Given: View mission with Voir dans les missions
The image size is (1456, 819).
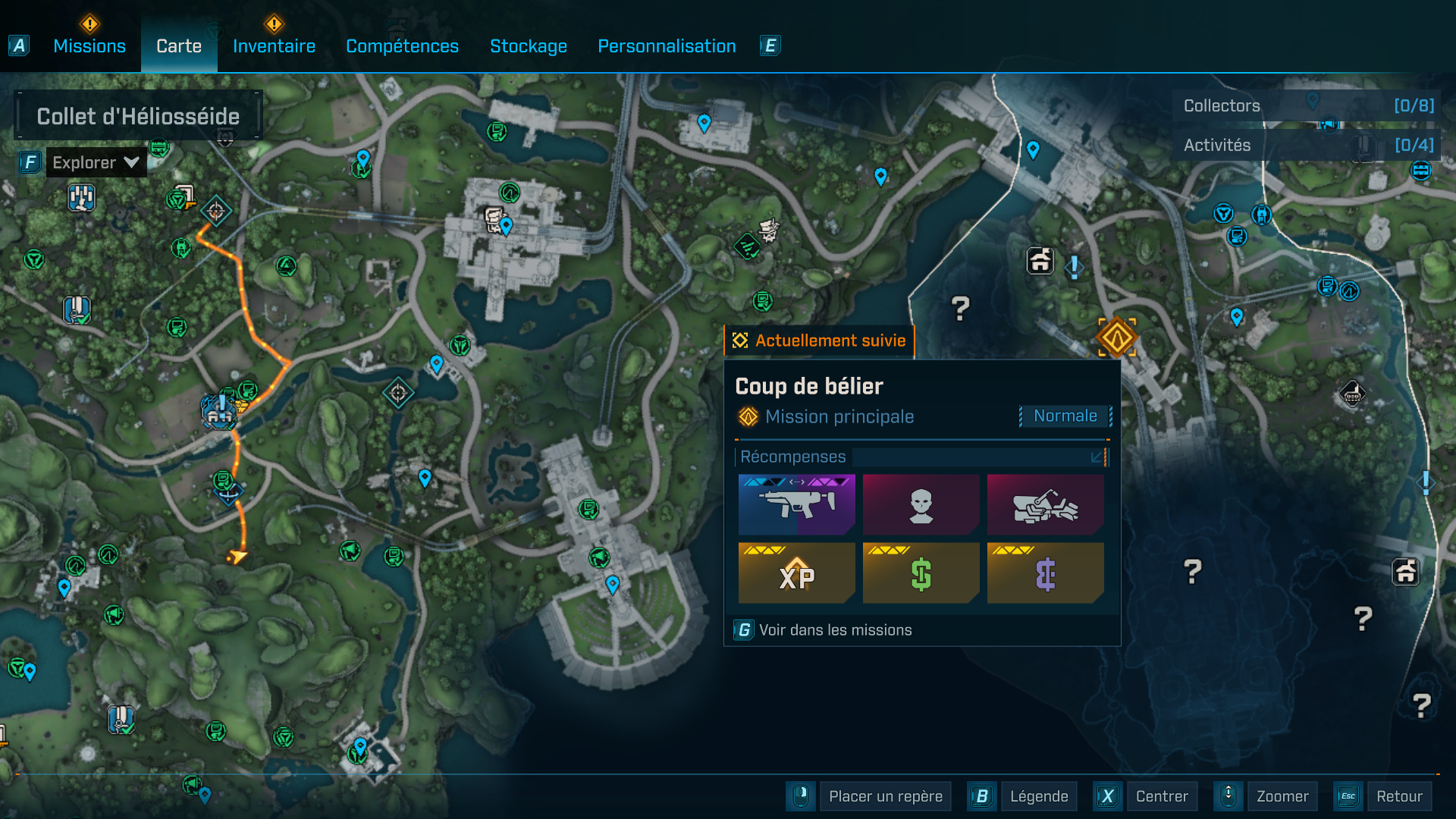Looking at the screenshot, I should tap(835, 630).
